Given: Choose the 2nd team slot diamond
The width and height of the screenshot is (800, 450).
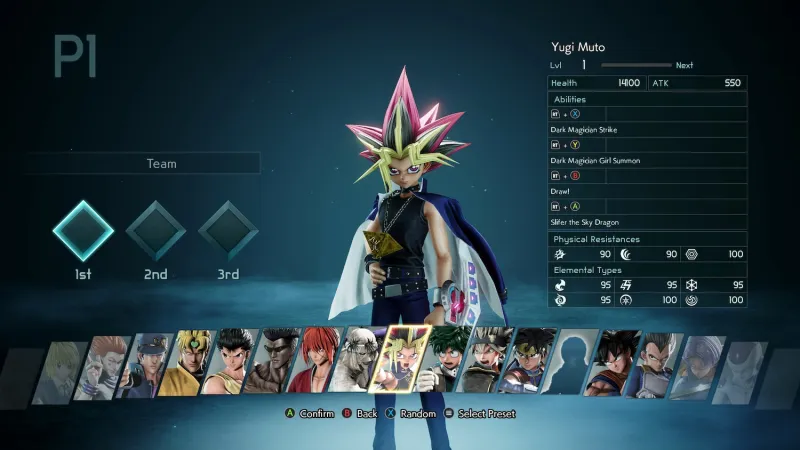Looking at the screenshot, I should (156, 231).
